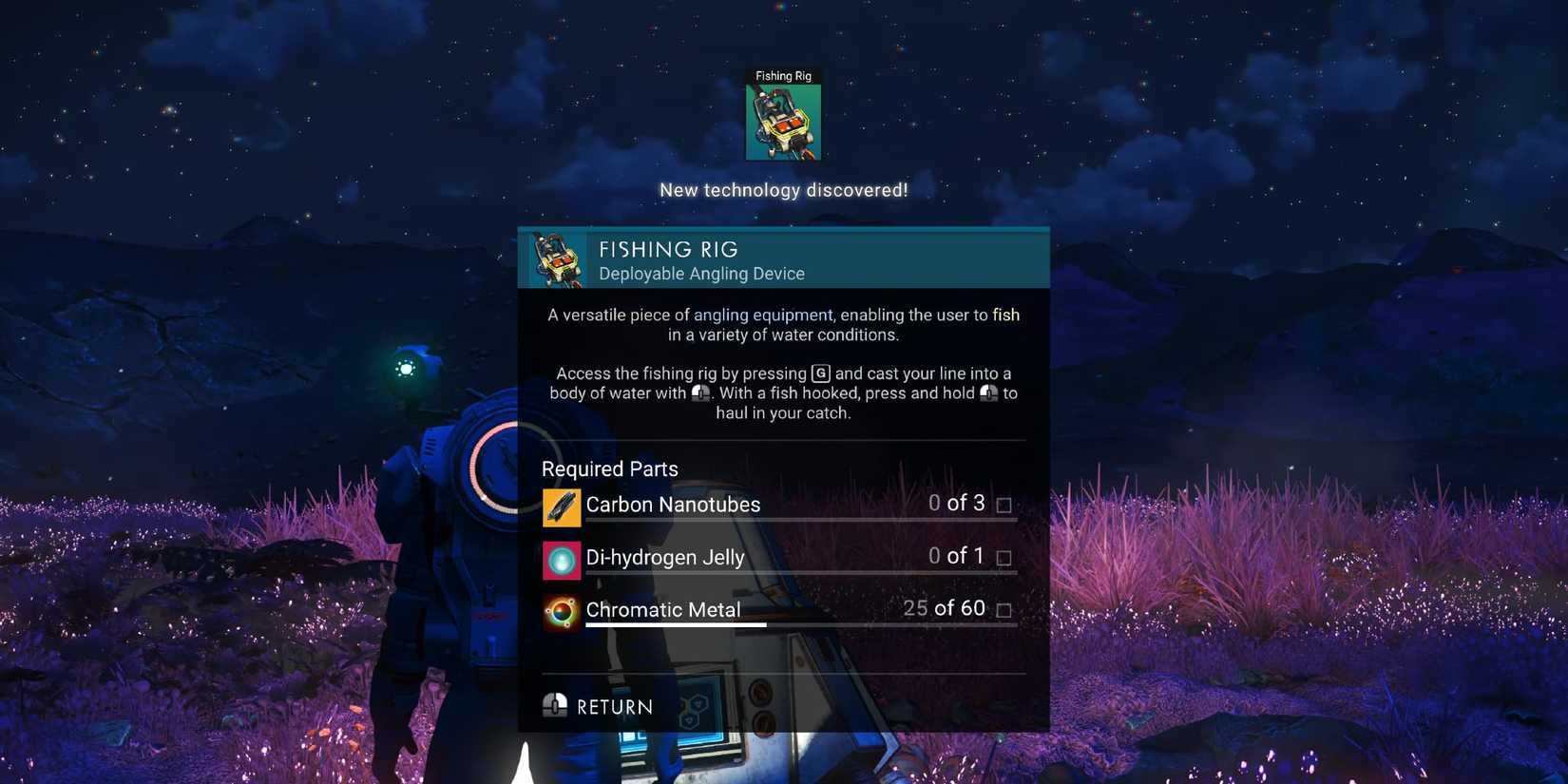Expand the Carbon Nanotubes requirement row
Viewport: 1568px width, 784px height.
[779, 507]
